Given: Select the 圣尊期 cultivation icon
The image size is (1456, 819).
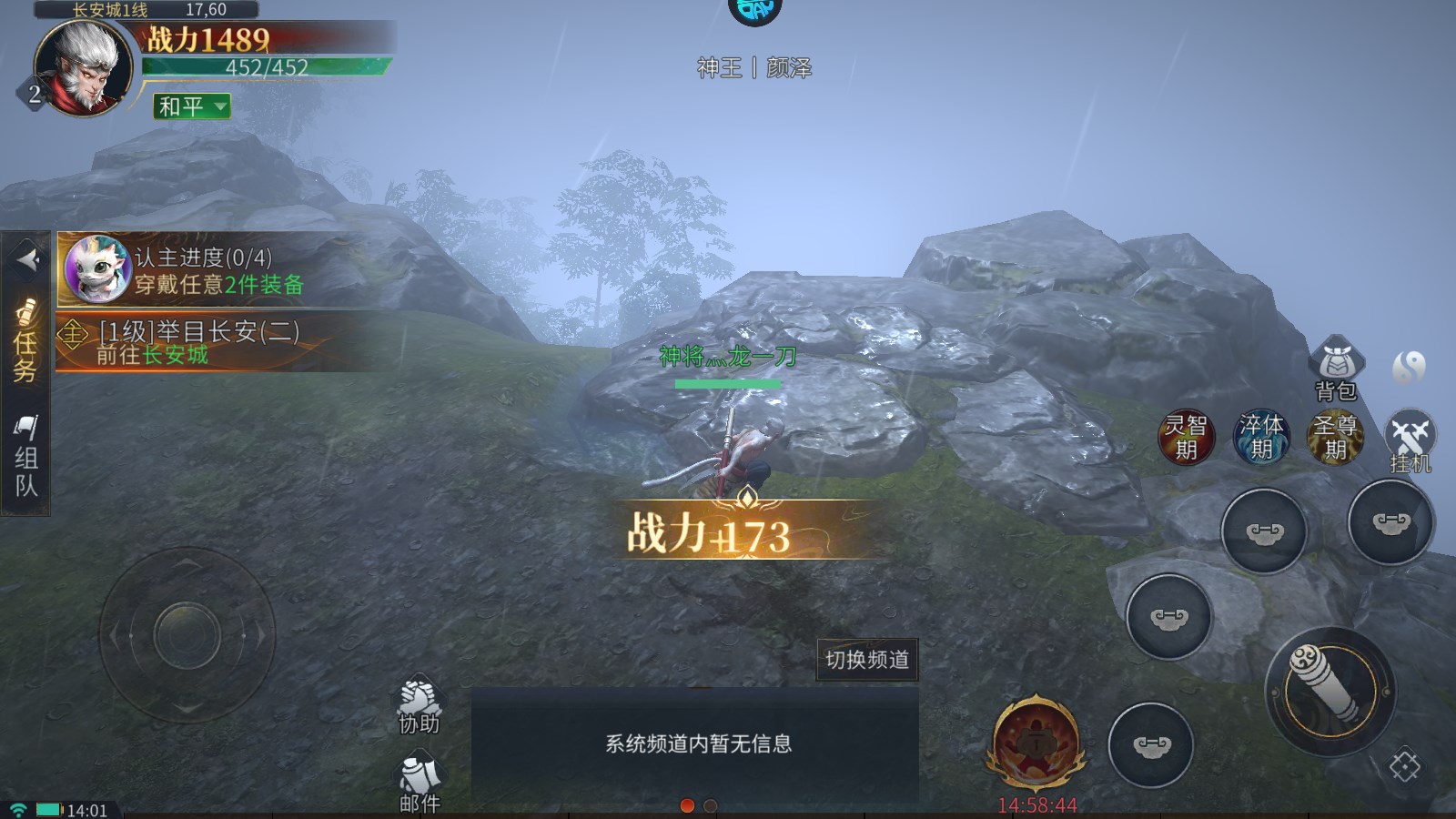Looking at the screenshot, I should (x=1334, y=437).
